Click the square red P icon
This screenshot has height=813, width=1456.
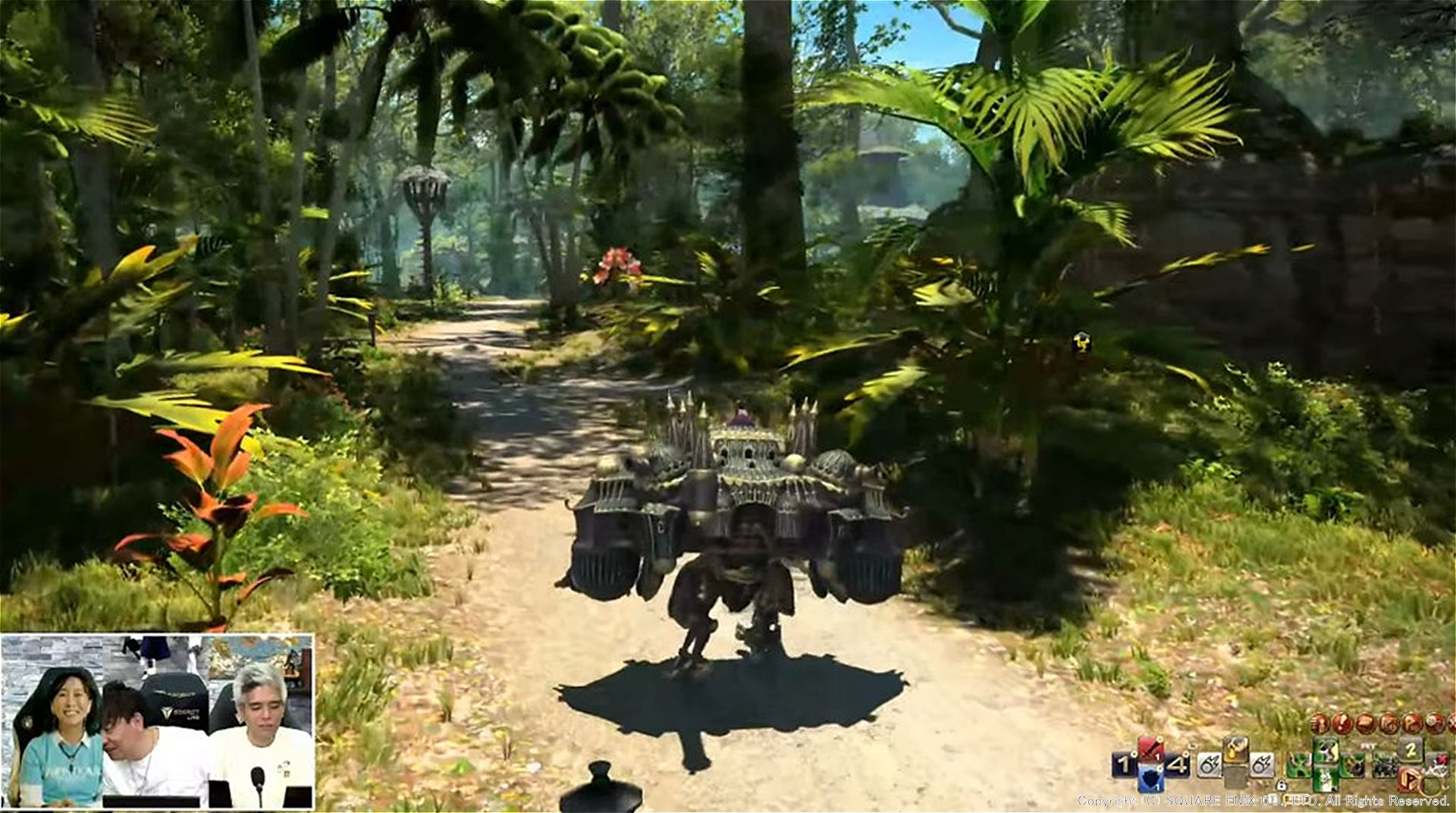[x=1410, y=778]
